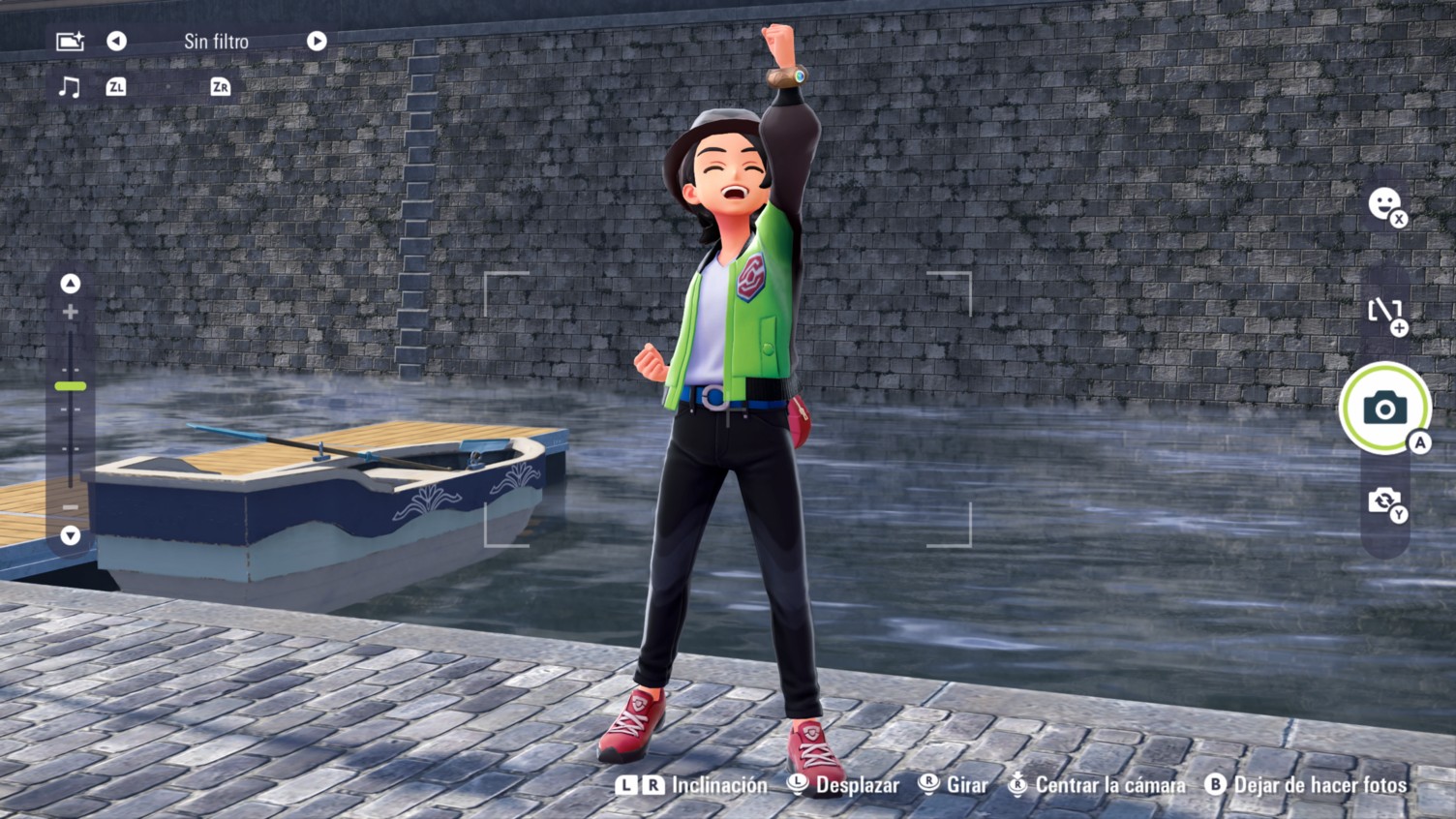Take a photo with the camera button
The image size is (1456, 819).
point(1384,408)
